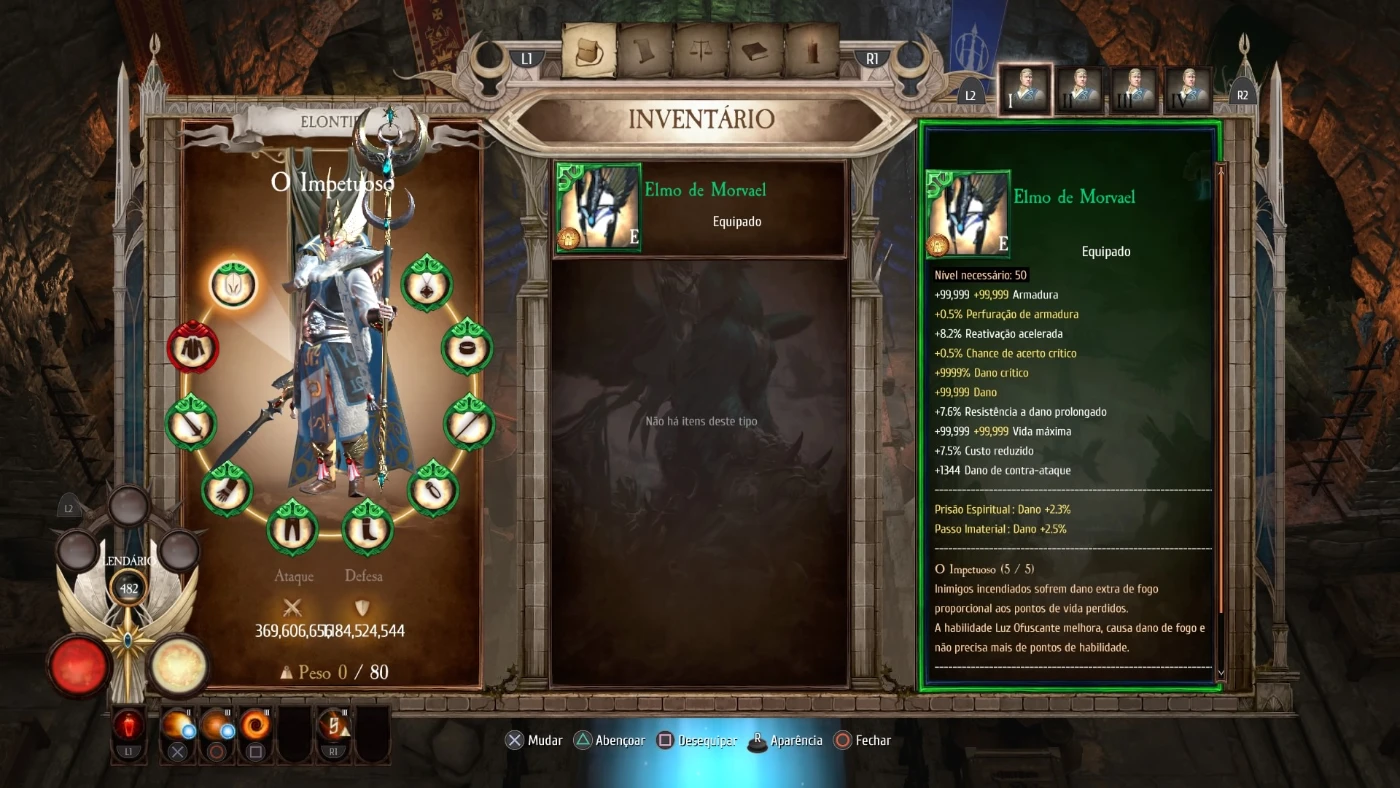This screenshot has width=1400, height=788.
Task: Select the highlighted helmet equipment slot
Action: pyautogui.click(x=234, y=284)
